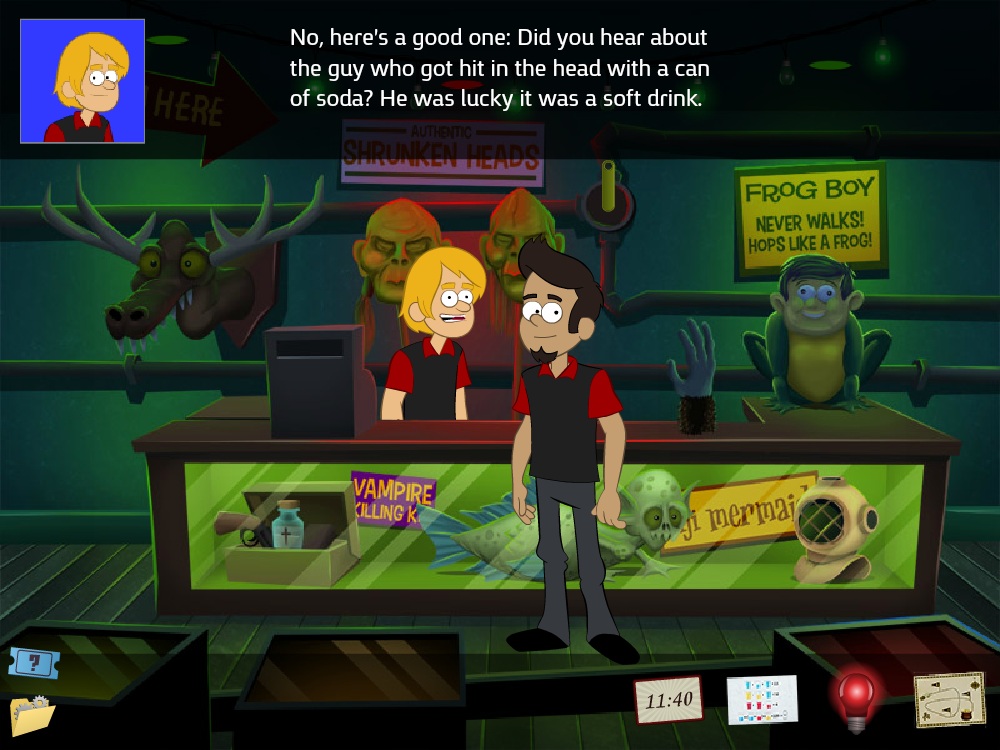Click the blue question mark ticket
Viewport: 1000px width, 750px height.
29,661
